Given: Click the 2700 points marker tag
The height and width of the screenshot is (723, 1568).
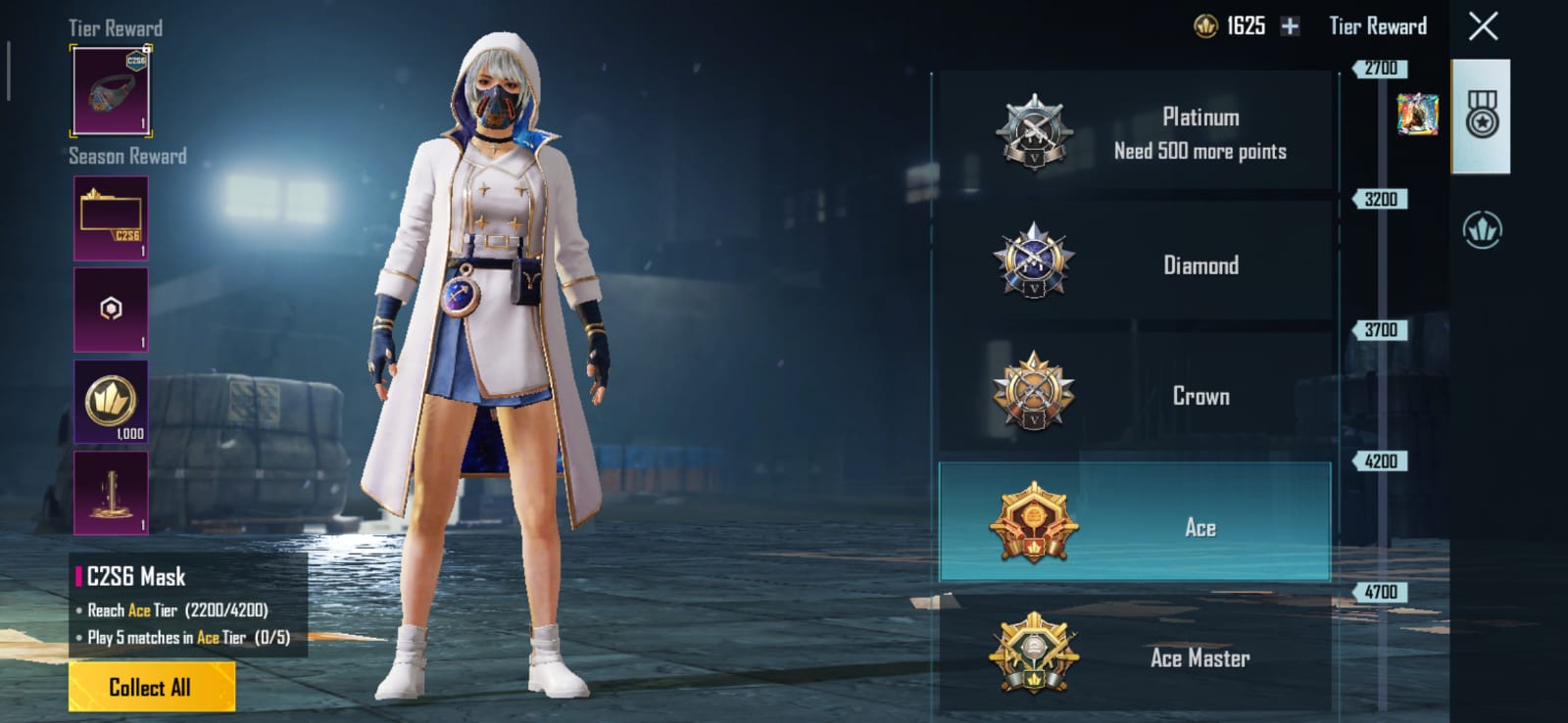Looking at the screenshot, I should click(1382, 69).
